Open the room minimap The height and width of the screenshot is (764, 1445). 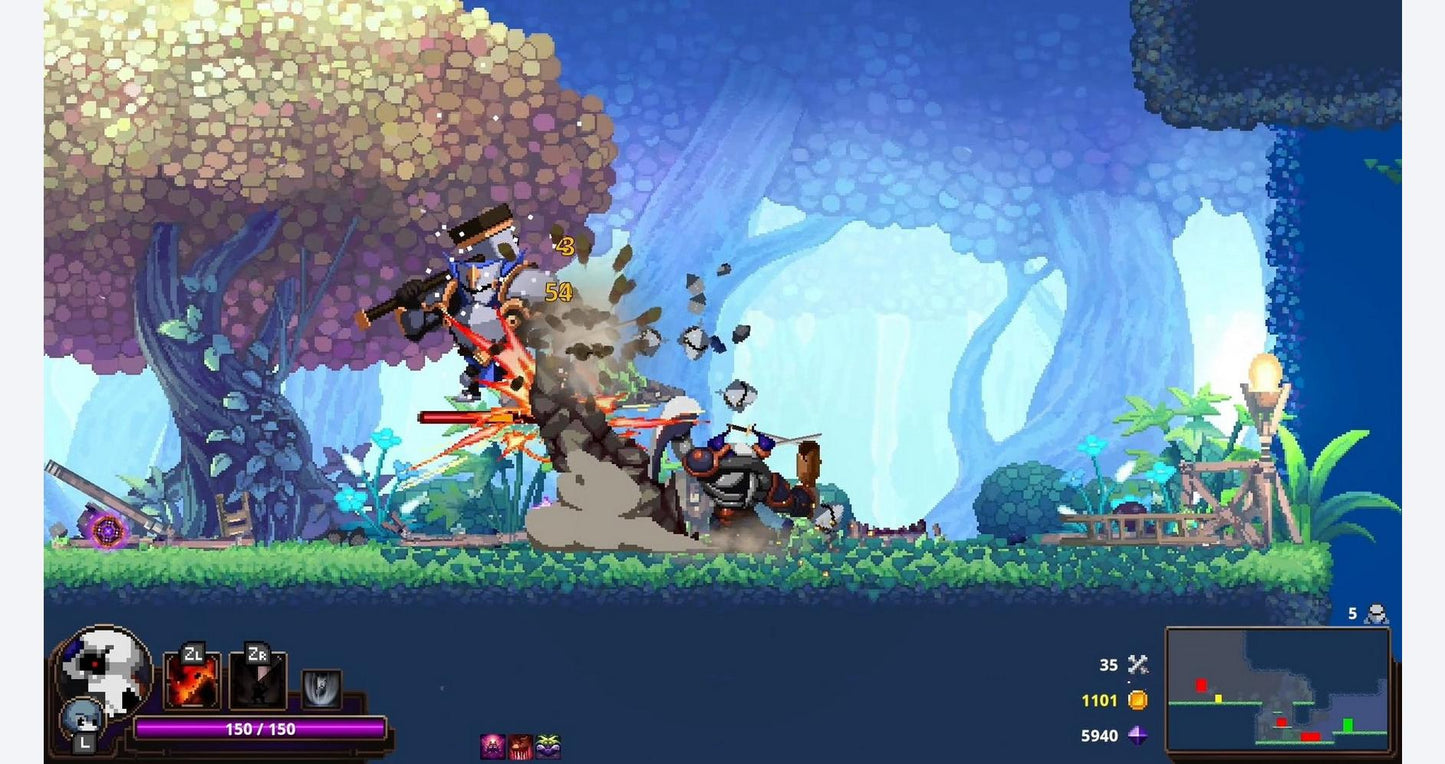pos(1277,689)
